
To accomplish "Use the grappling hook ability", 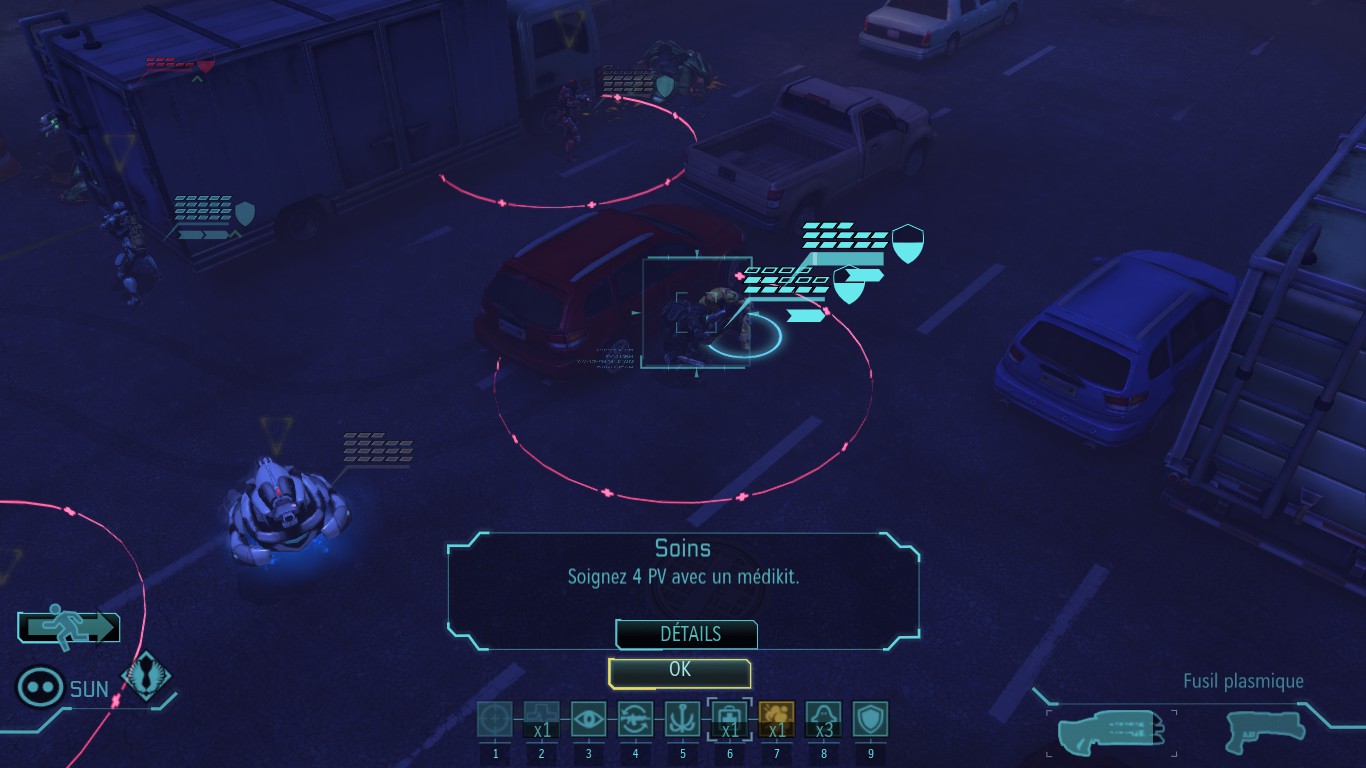I will [682, 720].
